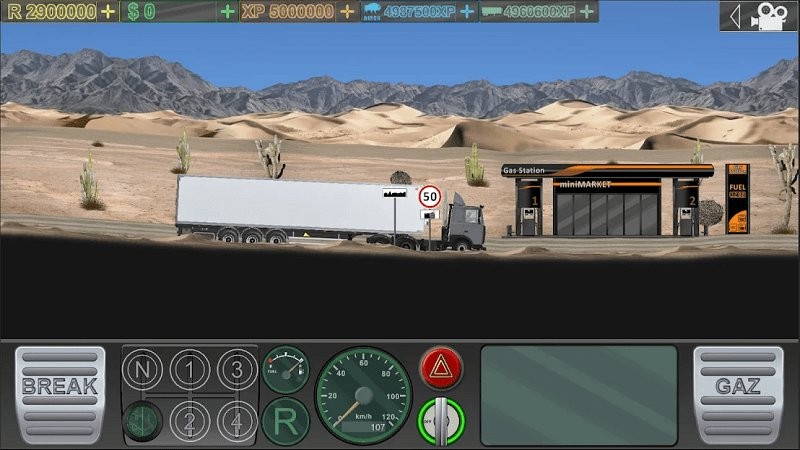The height and width of the screenshot is (450, 800).
Task: Tap the BREAK pedal
Action: (60, 395)
